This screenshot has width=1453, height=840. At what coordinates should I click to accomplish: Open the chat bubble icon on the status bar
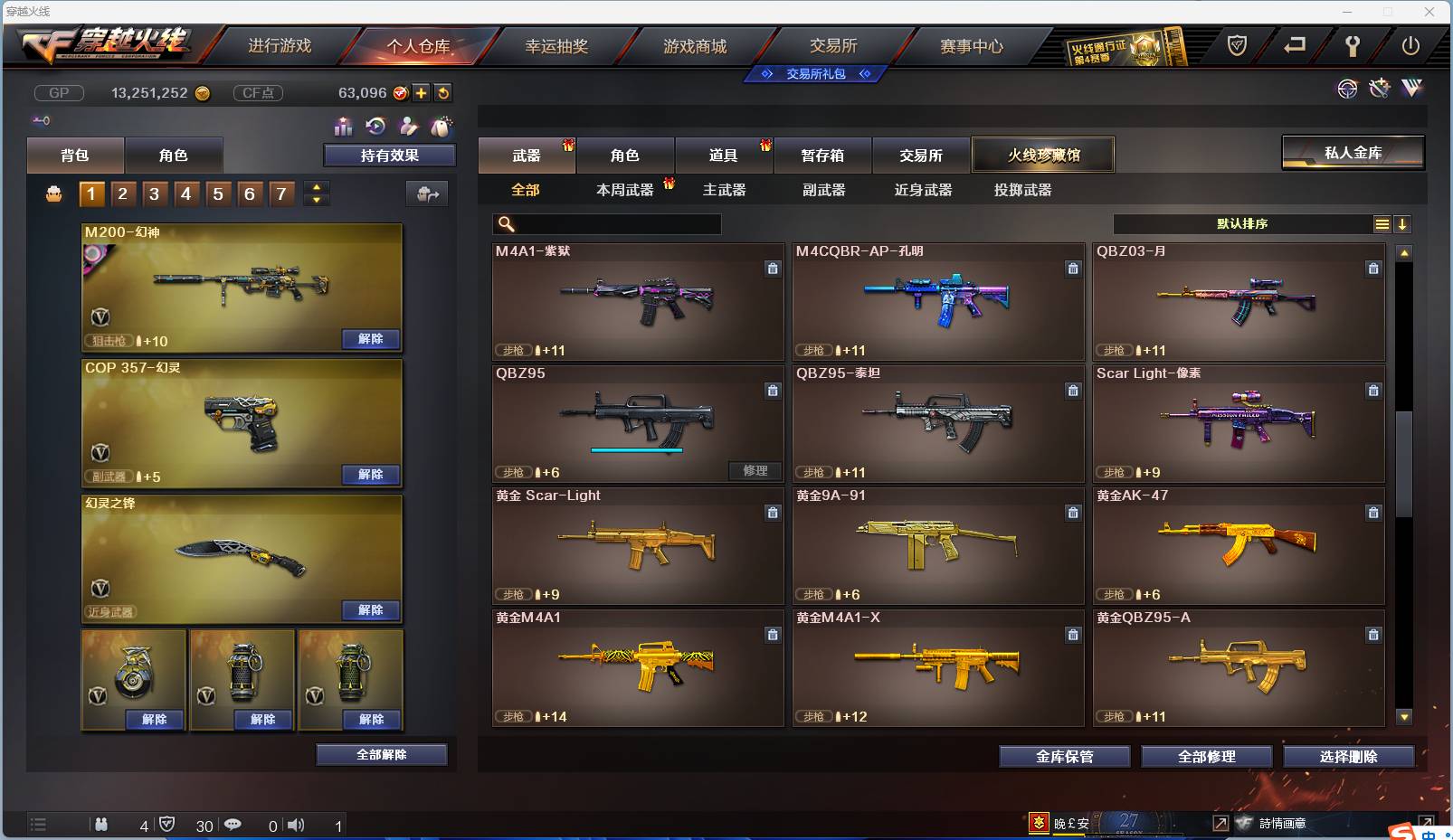click(233, 825)
